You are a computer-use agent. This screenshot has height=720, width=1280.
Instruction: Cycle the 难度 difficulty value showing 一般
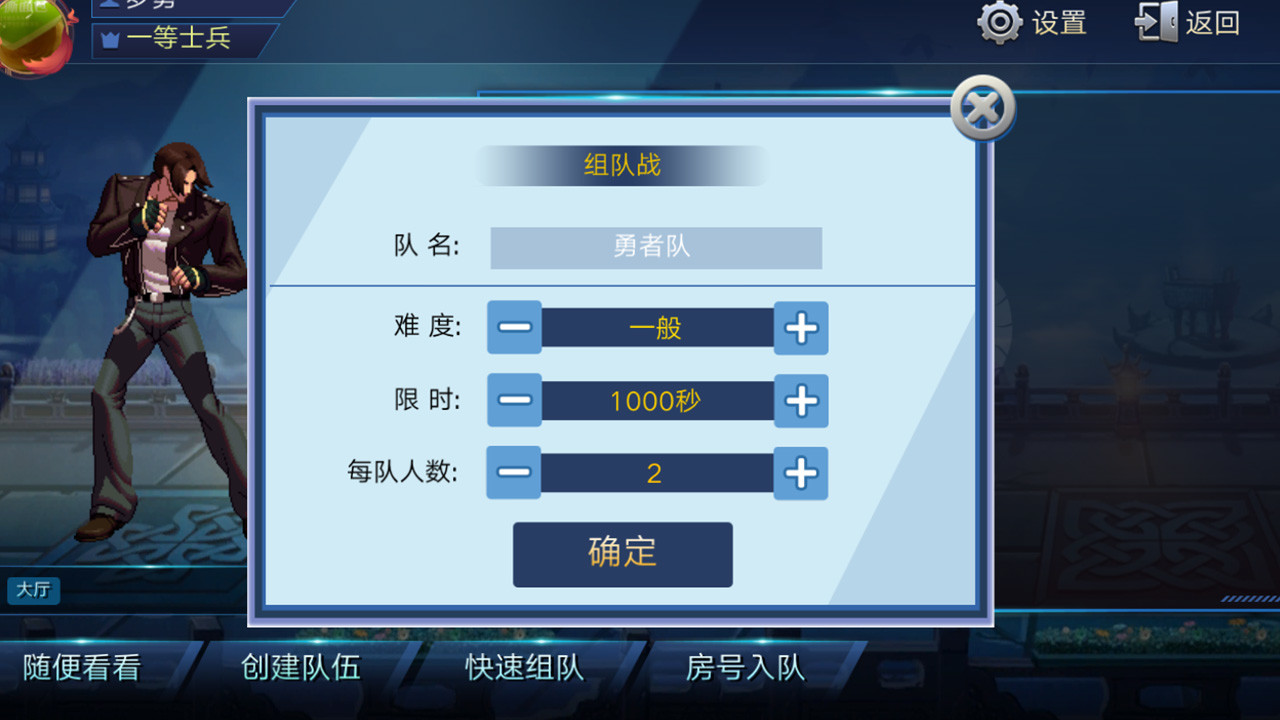657,327
